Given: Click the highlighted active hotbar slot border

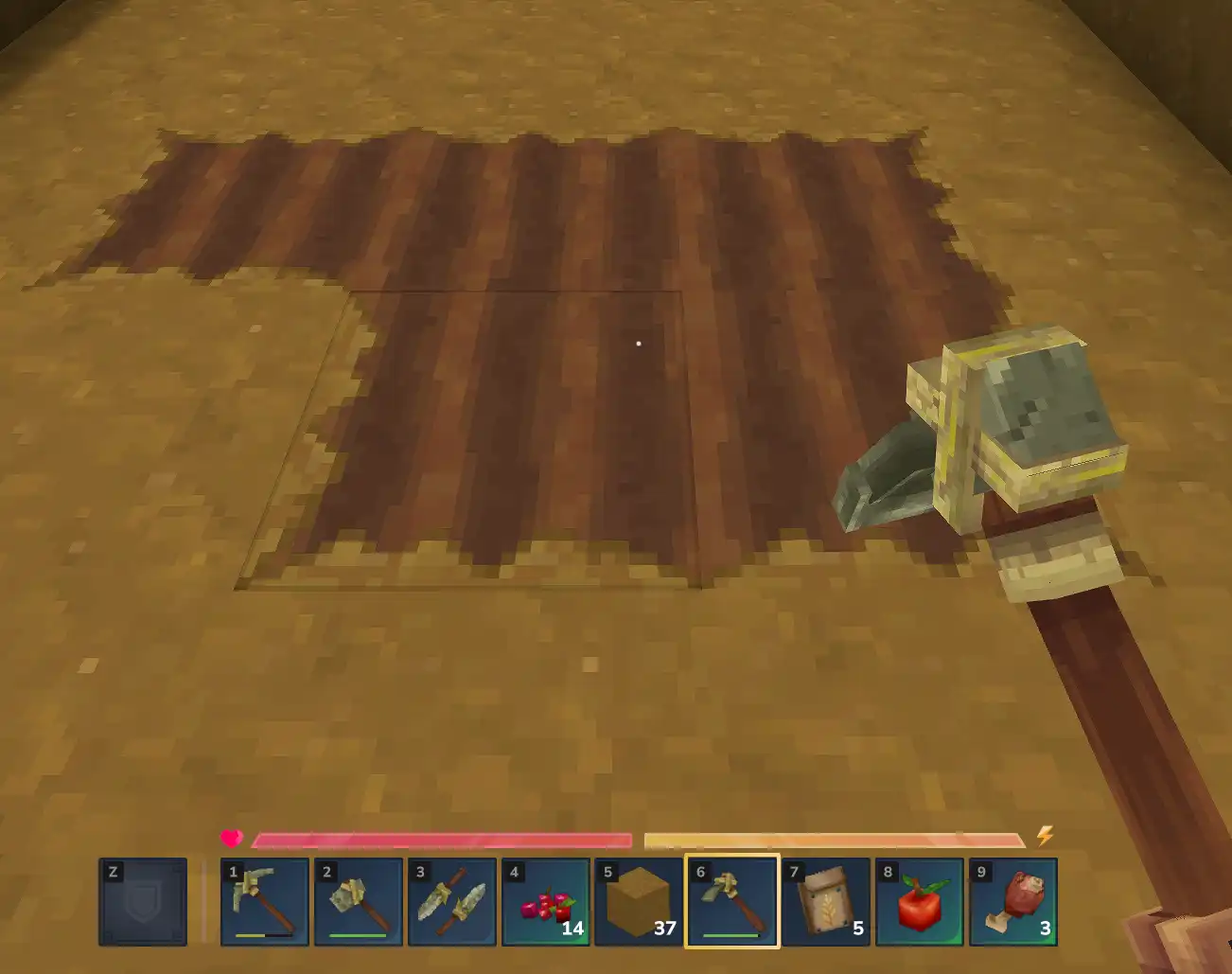Looking at the screenshot, I should [x=730, y=860].
